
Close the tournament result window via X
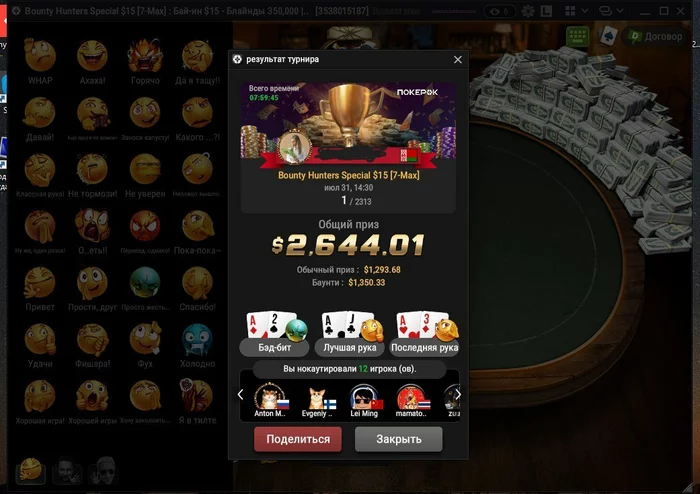coord(458,59)
